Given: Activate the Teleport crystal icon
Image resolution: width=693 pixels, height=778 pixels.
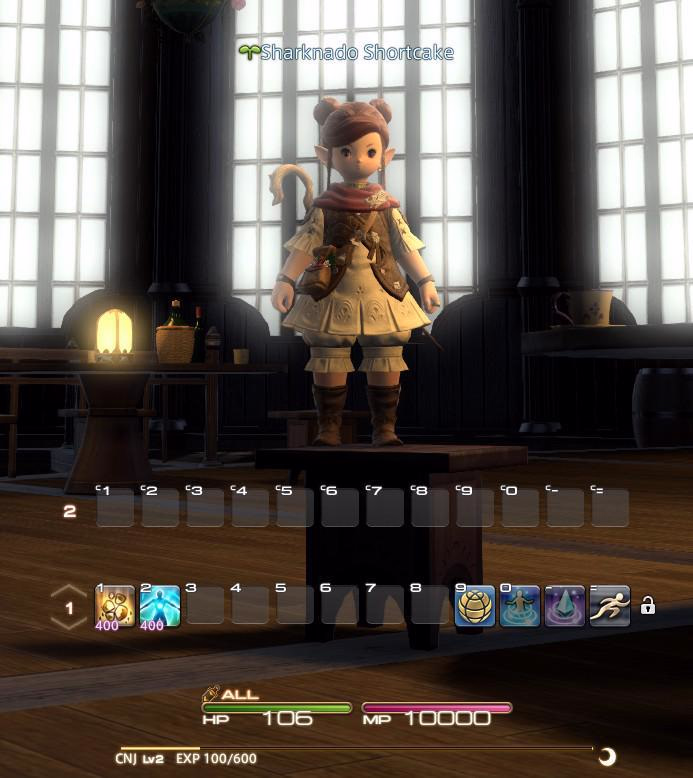Looking at the screenshot, I should [565, 606].
